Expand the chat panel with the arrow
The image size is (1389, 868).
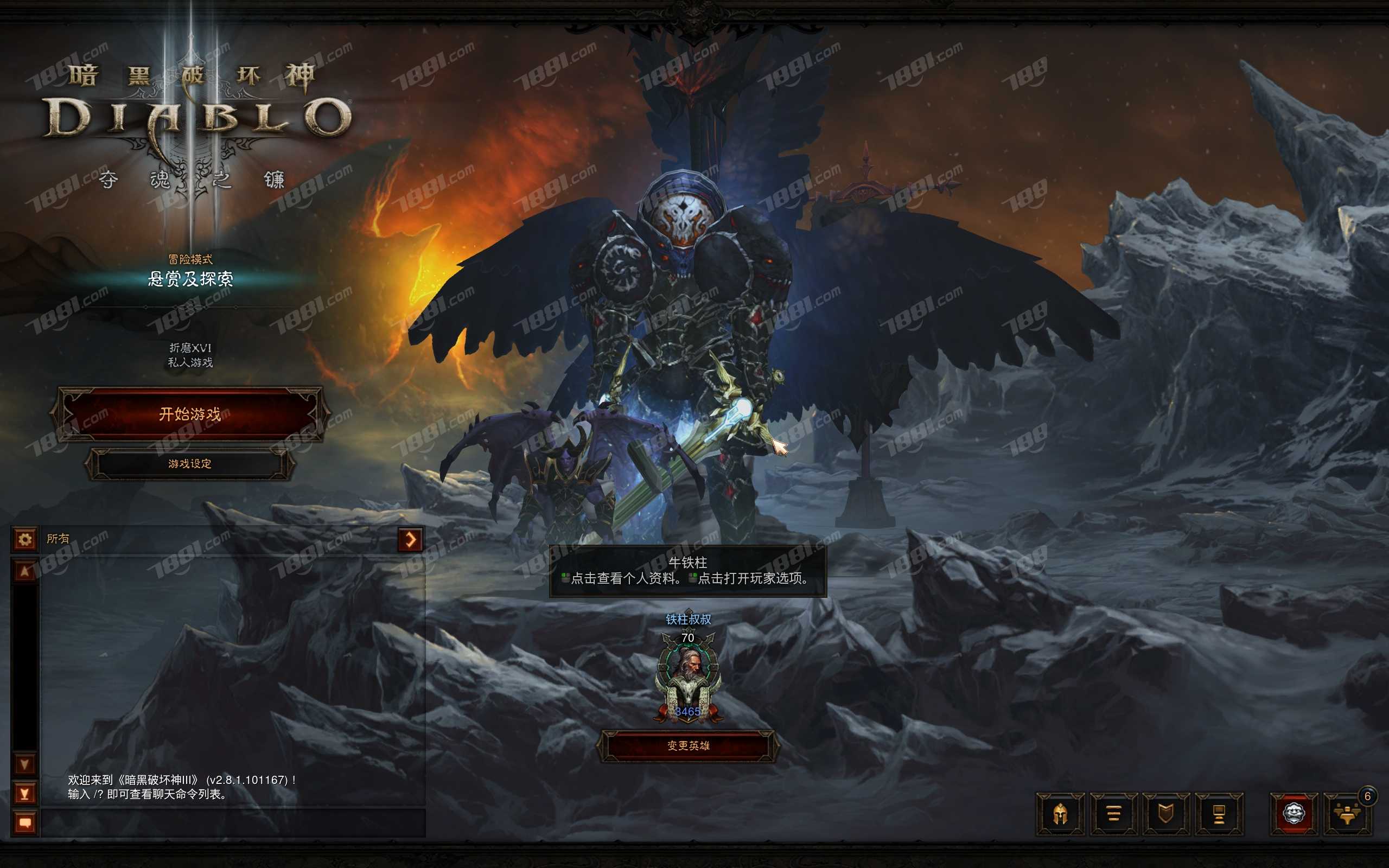(410, 540)
